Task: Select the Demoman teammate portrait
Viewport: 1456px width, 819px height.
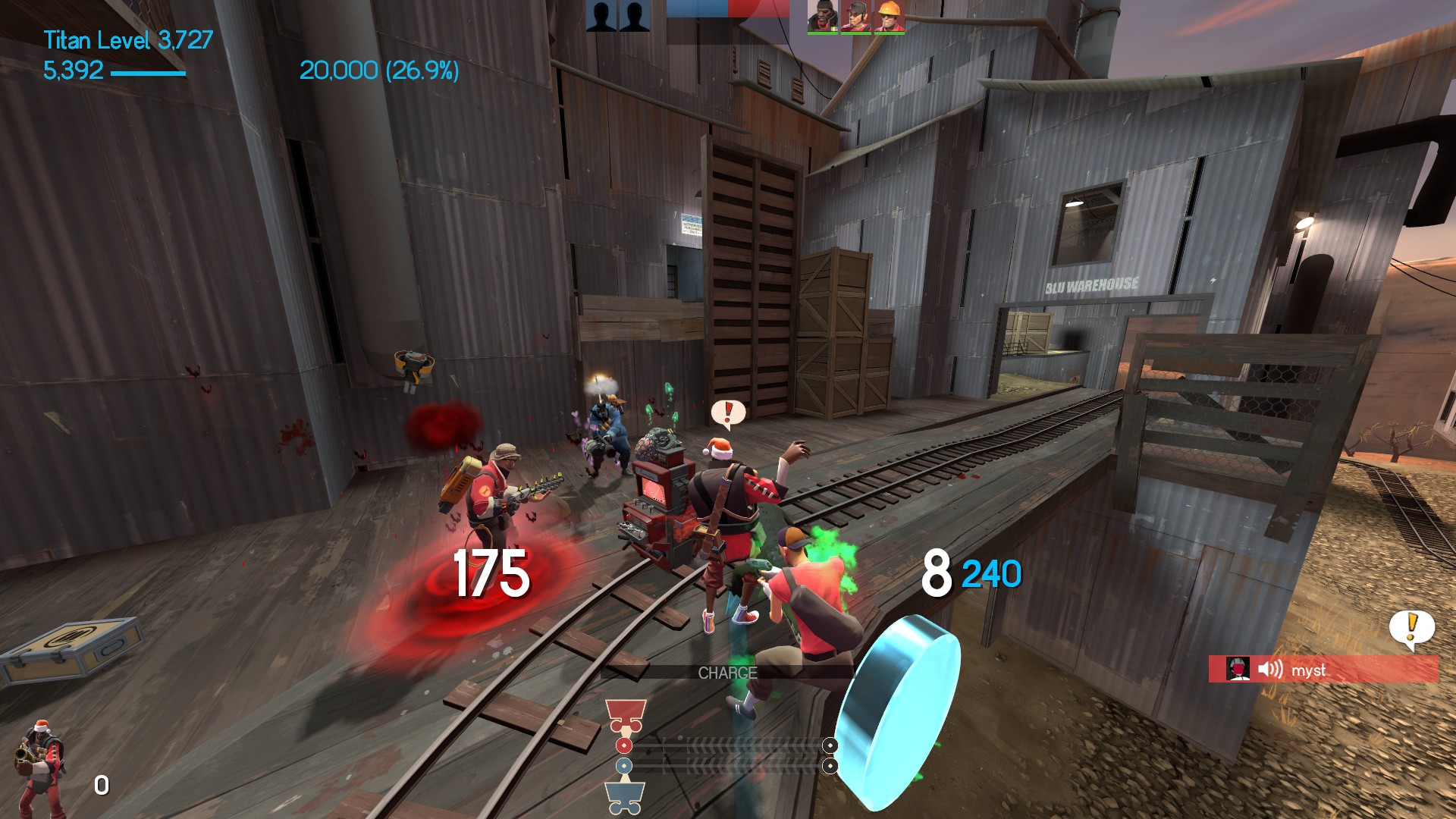Action: (x=822, y=16)
